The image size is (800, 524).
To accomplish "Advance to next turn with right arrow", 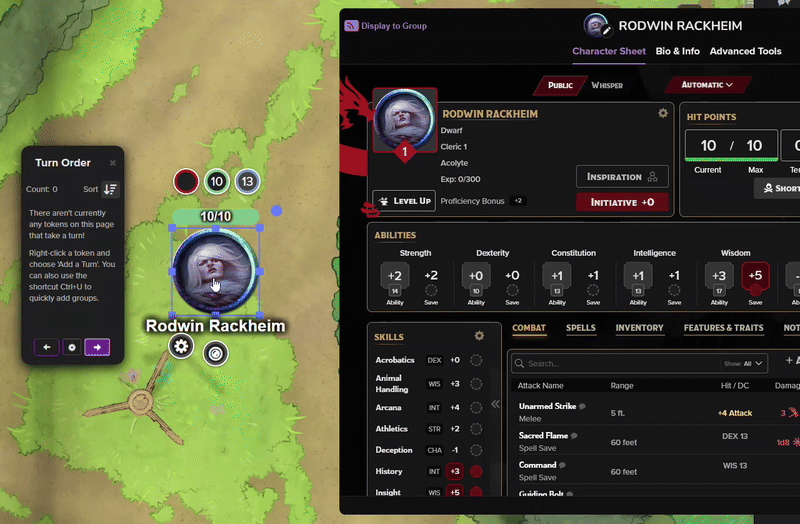I will pyautogui.click(x=97, y=347).
